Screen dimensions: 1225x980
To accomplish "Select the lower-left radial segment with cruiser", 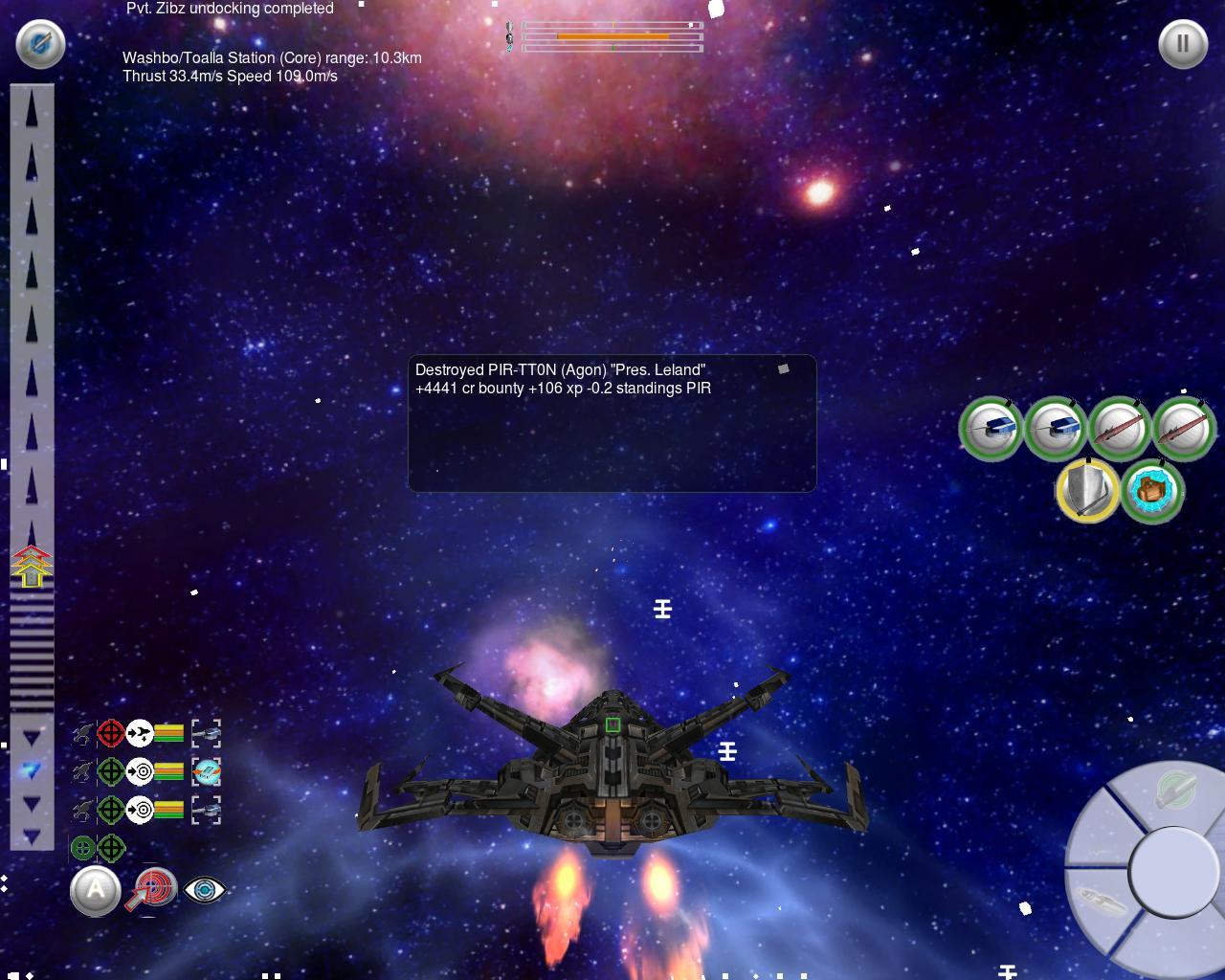I will click(x=1101, y=902).
